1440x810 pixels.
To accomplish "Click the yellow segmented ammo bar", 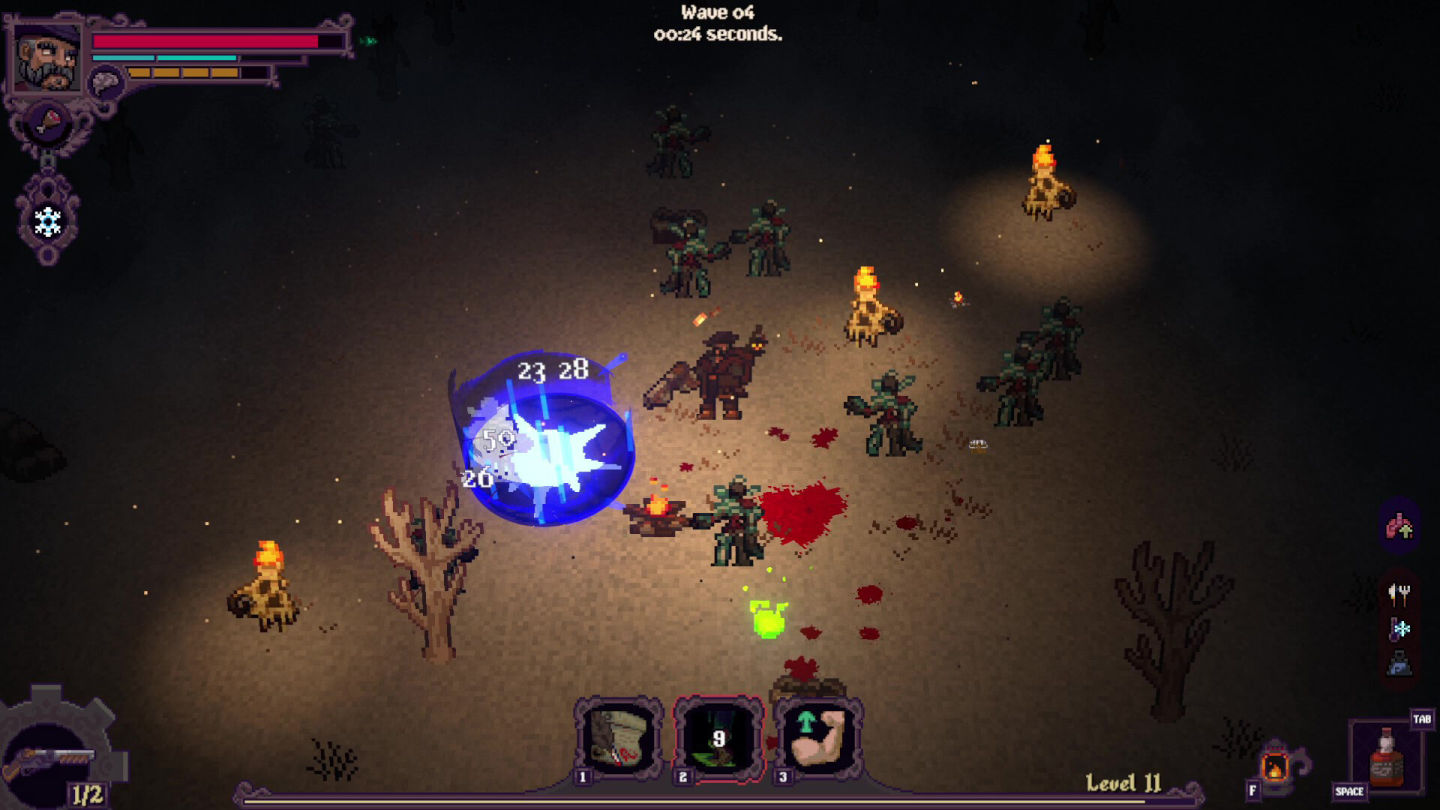I will [x=185, y=72].
